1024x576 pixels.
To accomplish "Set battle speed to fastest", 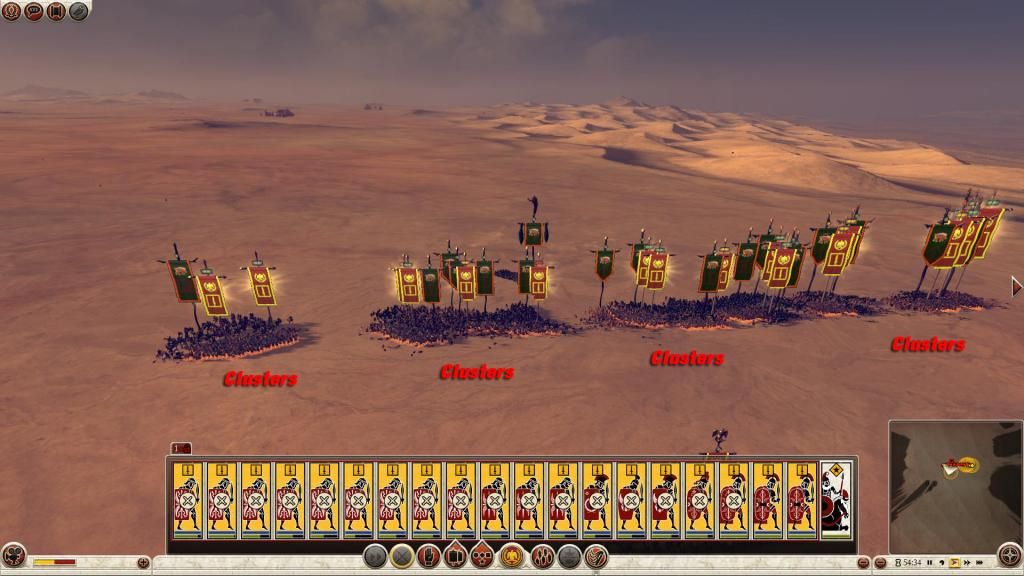I will tap(980, 563).
